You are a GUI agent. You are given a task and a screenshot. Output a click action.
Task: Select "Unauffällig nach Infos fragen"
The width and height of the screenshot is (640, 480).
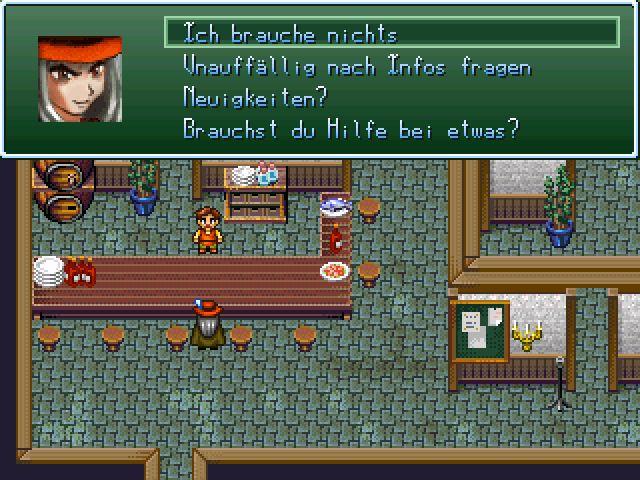click(357, 66)
